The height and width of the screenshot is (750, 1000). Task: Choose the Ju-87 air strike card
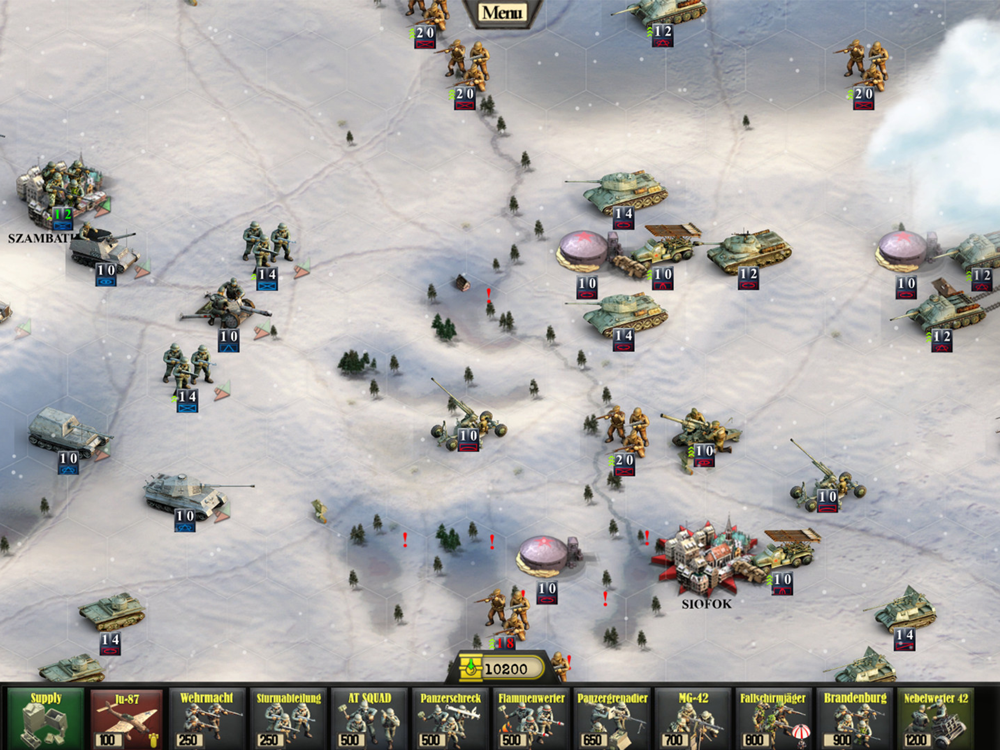126,718
